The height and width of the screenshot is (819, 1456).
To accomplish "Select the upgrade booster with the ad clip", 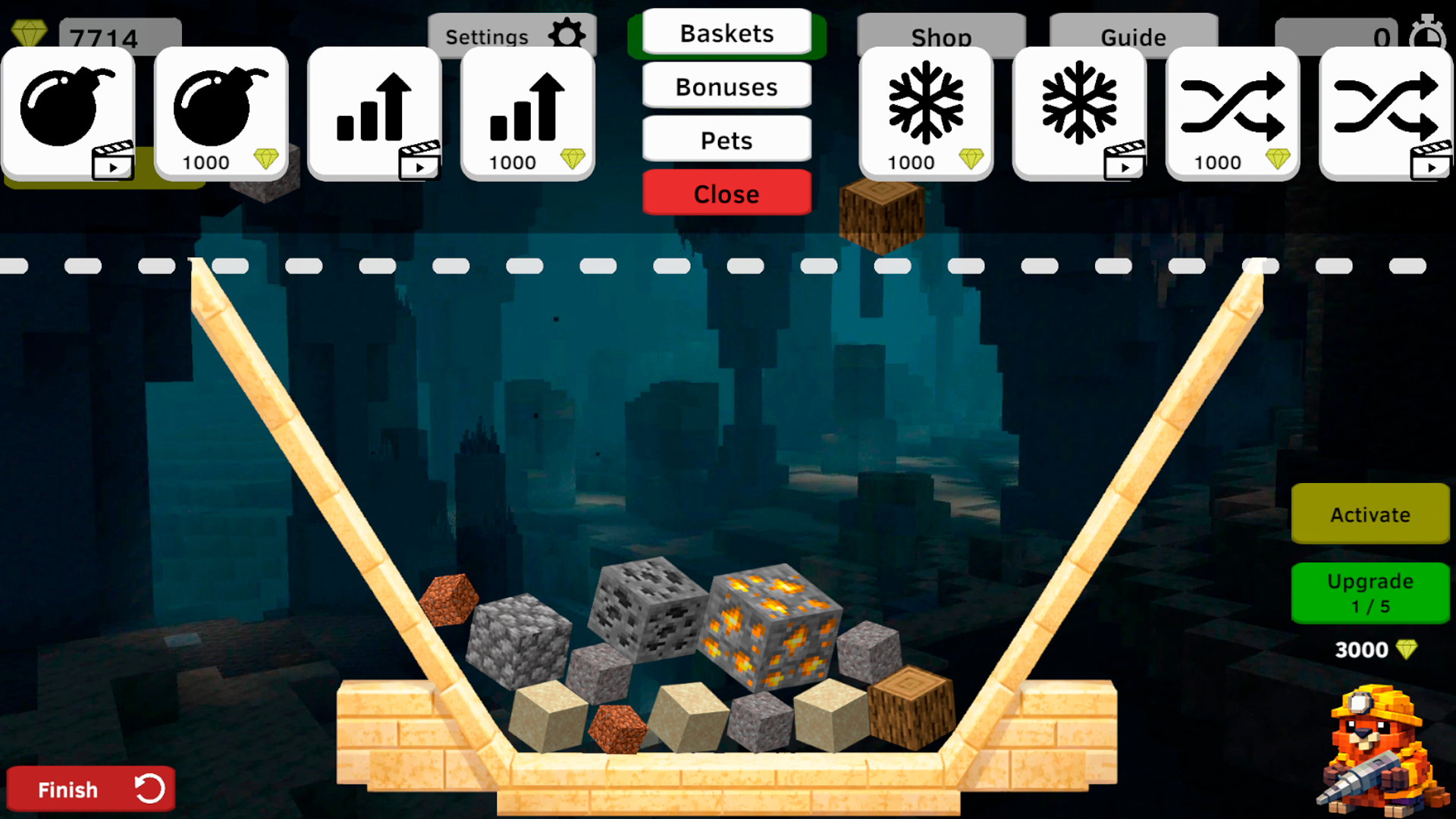I will 375,114.
